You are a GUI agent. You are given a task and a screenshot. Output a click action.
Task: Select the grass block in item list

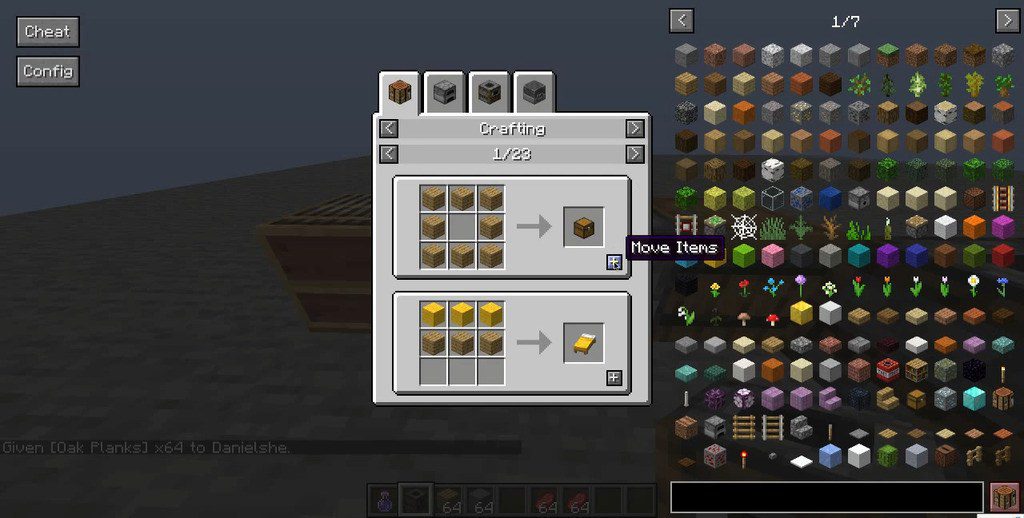887,54
